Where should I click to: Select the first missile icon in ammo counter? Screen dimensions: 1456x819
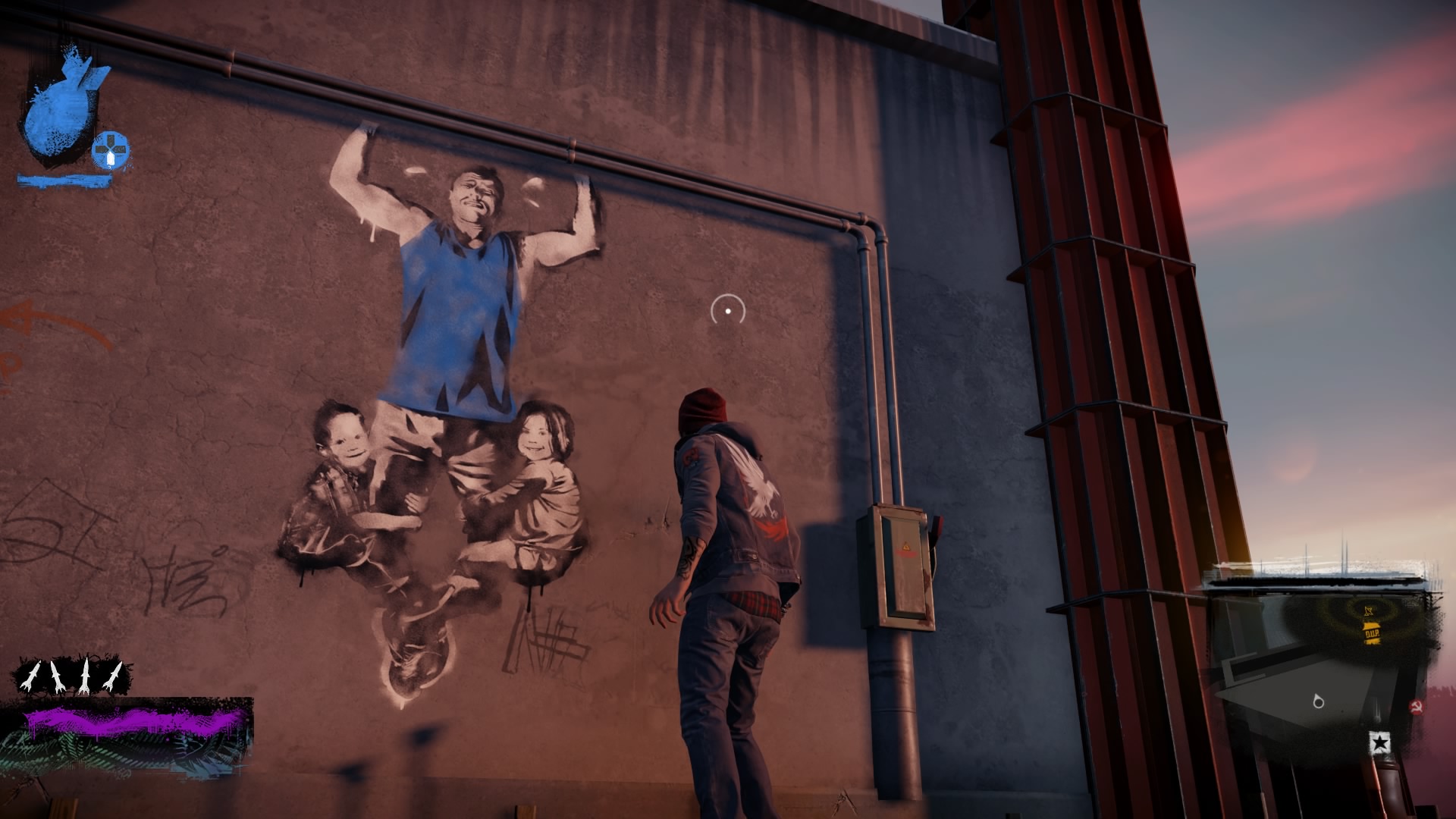[x=29, y=675]
